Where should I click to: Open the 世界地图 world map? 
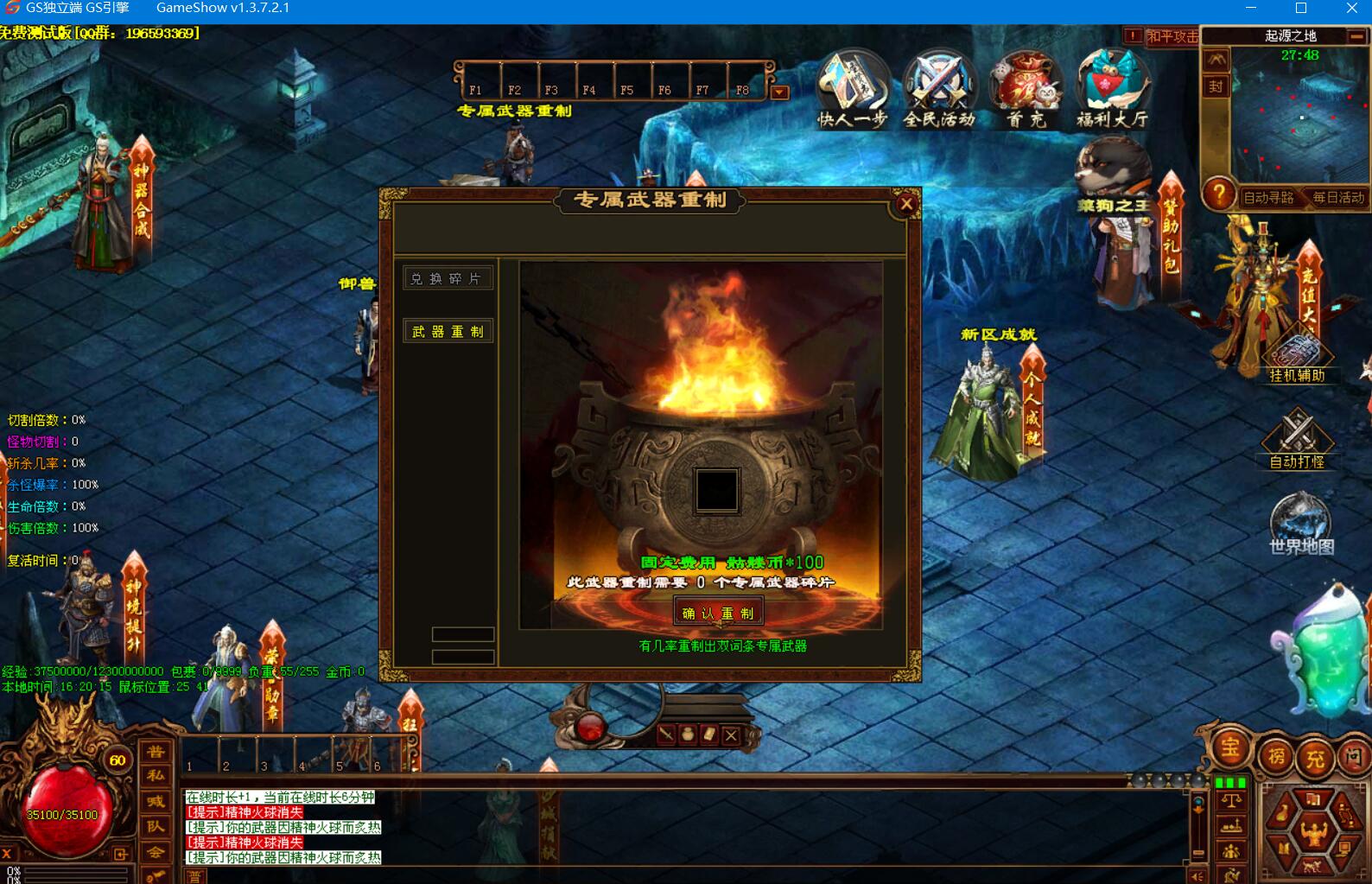(x=1300, y=522)
